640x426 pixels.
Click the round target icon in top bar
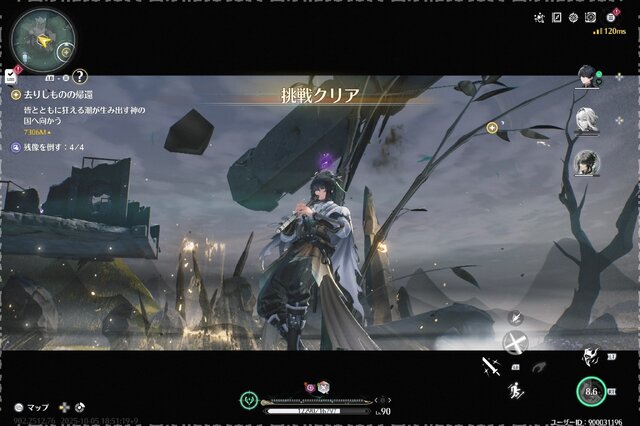coord(573,17)
